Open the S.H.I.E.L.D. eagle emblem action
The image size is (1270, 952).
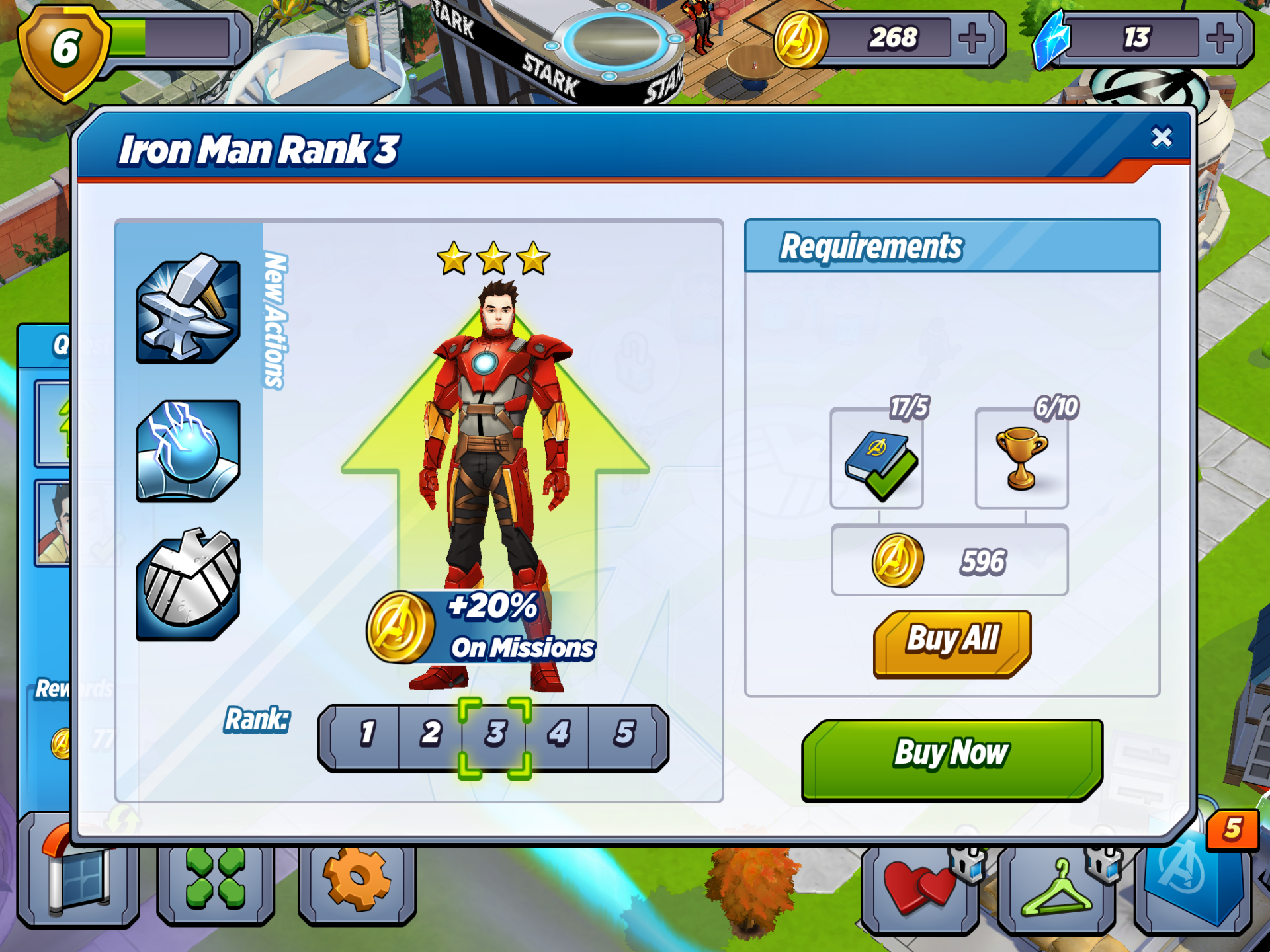(188, 586)
